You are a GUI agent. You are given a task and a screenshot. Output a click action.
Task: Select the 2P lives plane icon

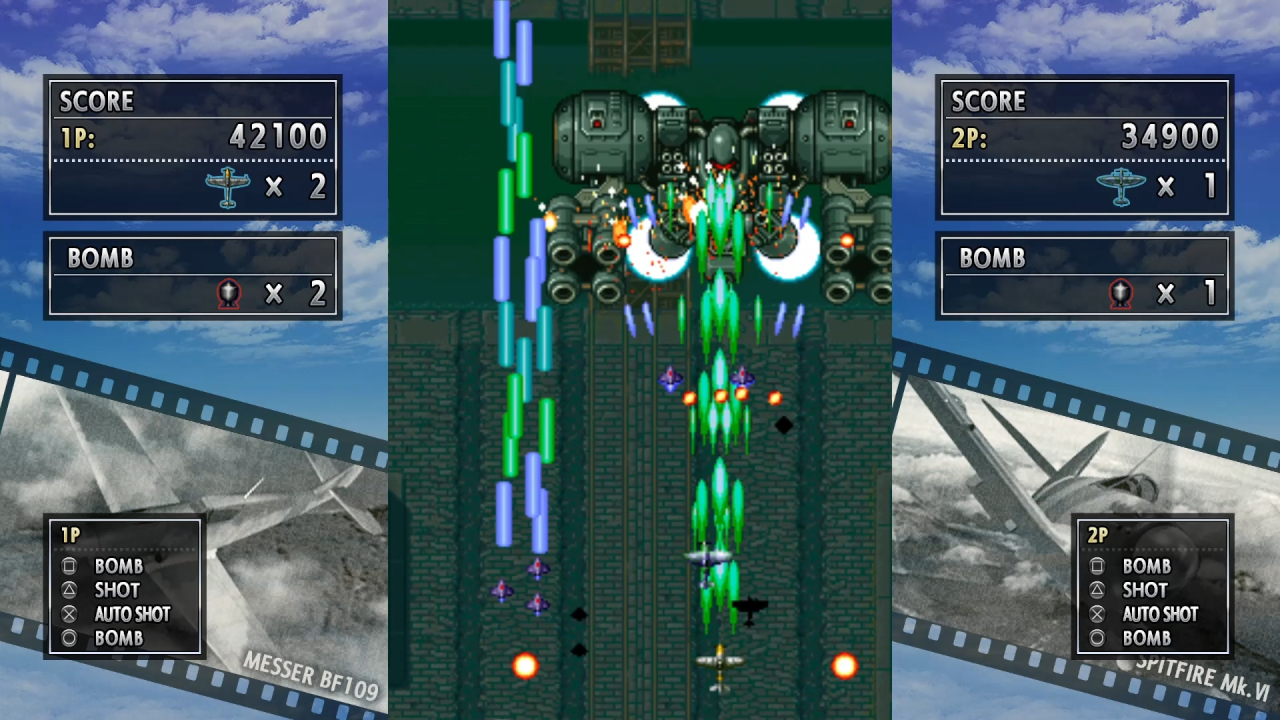(1121, 186)
